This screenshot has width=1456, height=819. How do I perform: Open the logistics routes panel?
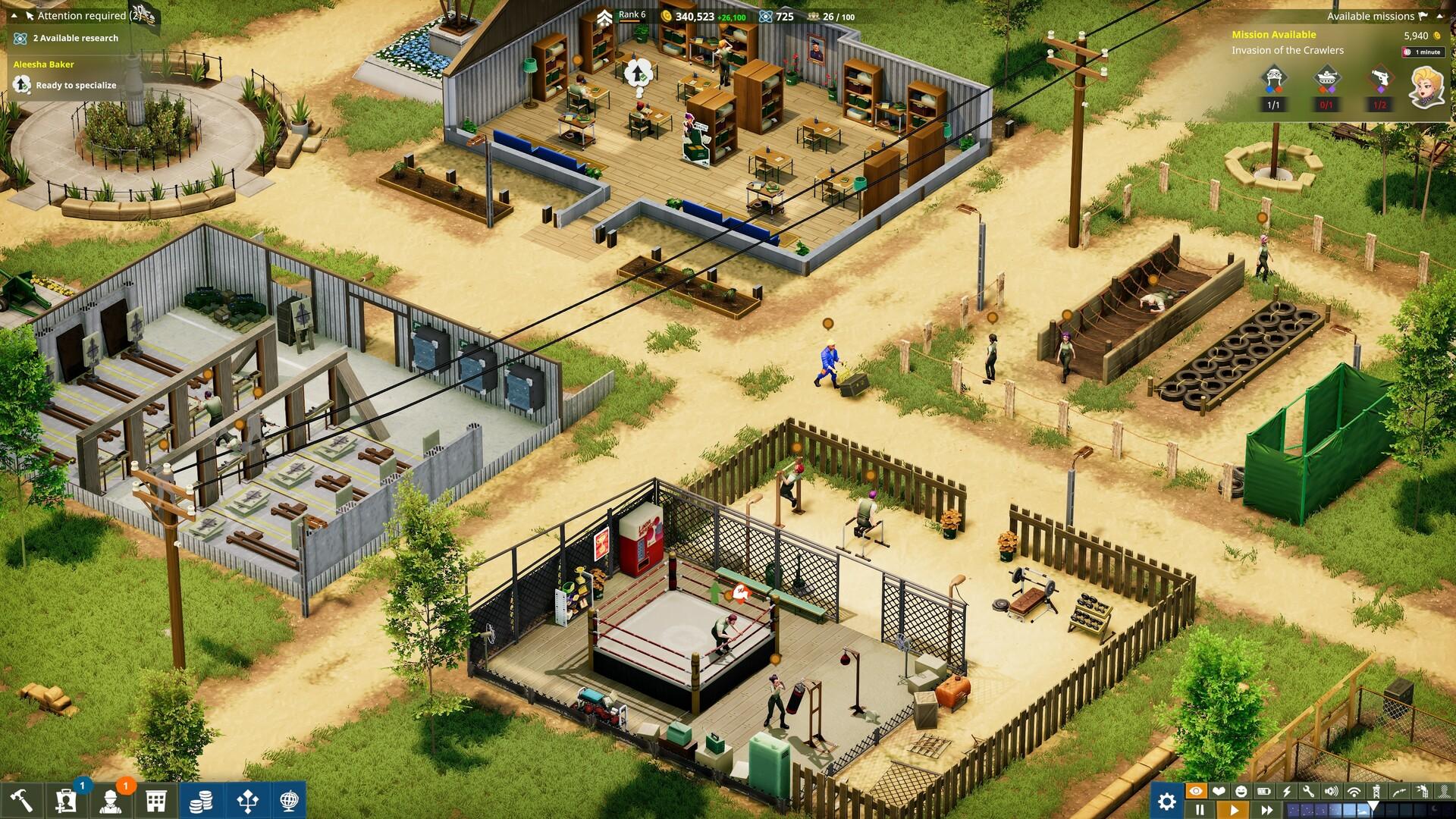[x=247, y=801]
